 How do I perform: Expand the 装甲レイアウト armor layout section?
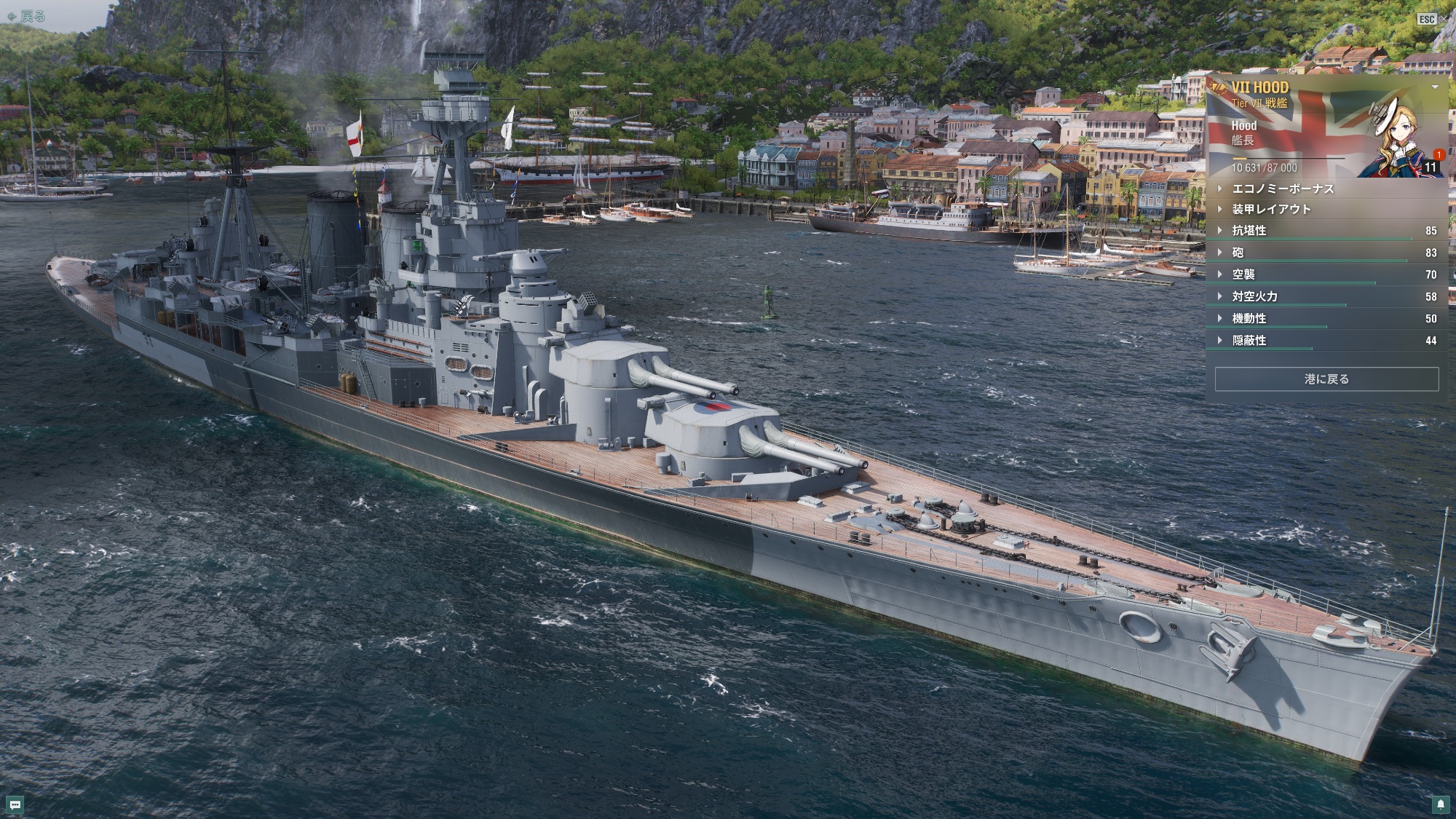tap(1270, 209)
